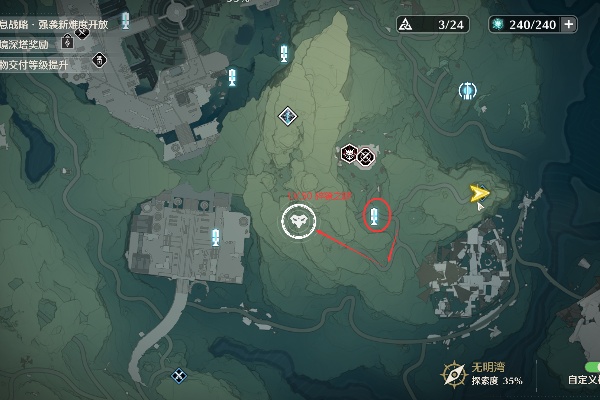Select the diamond marker on the hilltop
The image size is (600, 400).
pos(289,116)
